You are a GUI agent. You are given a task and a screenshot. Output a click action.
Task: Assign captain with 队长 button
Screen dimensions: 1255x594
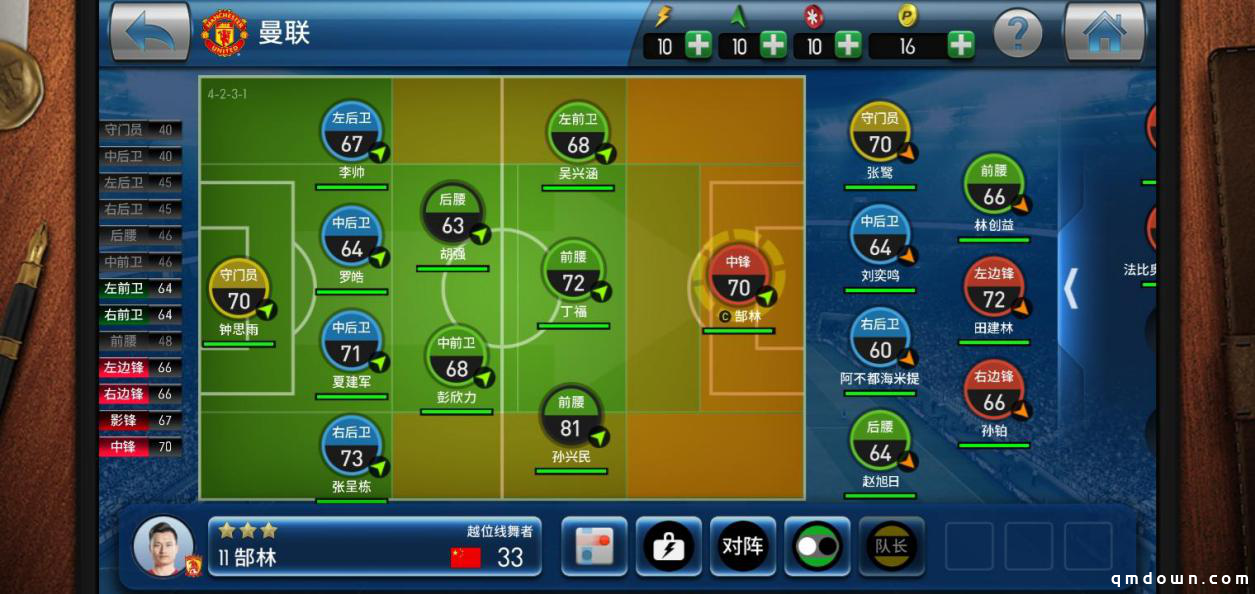(891, 546)
